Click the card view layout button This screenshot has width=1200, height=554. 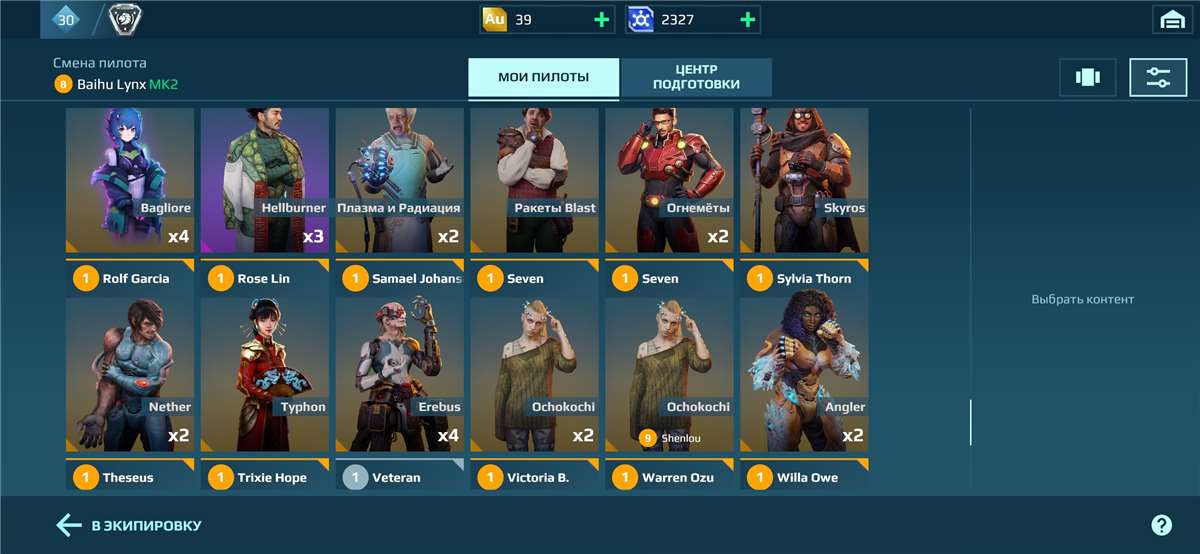pos(1087,77)
